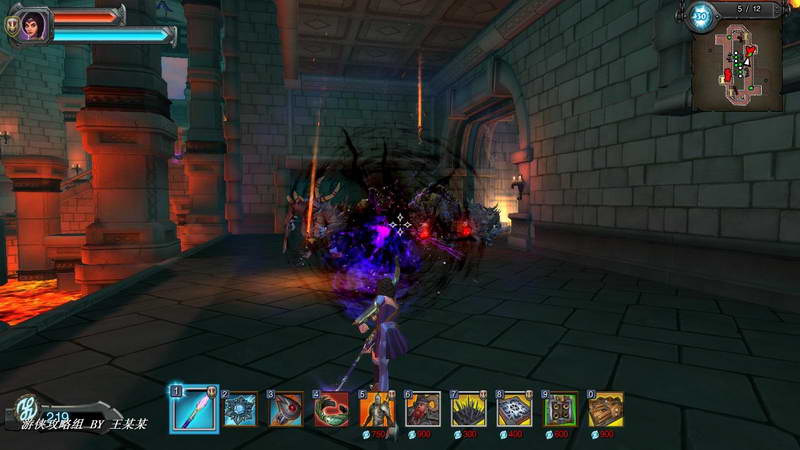
Task: Choose the wooden barricade in slot 0
Action: pos(606,410)
